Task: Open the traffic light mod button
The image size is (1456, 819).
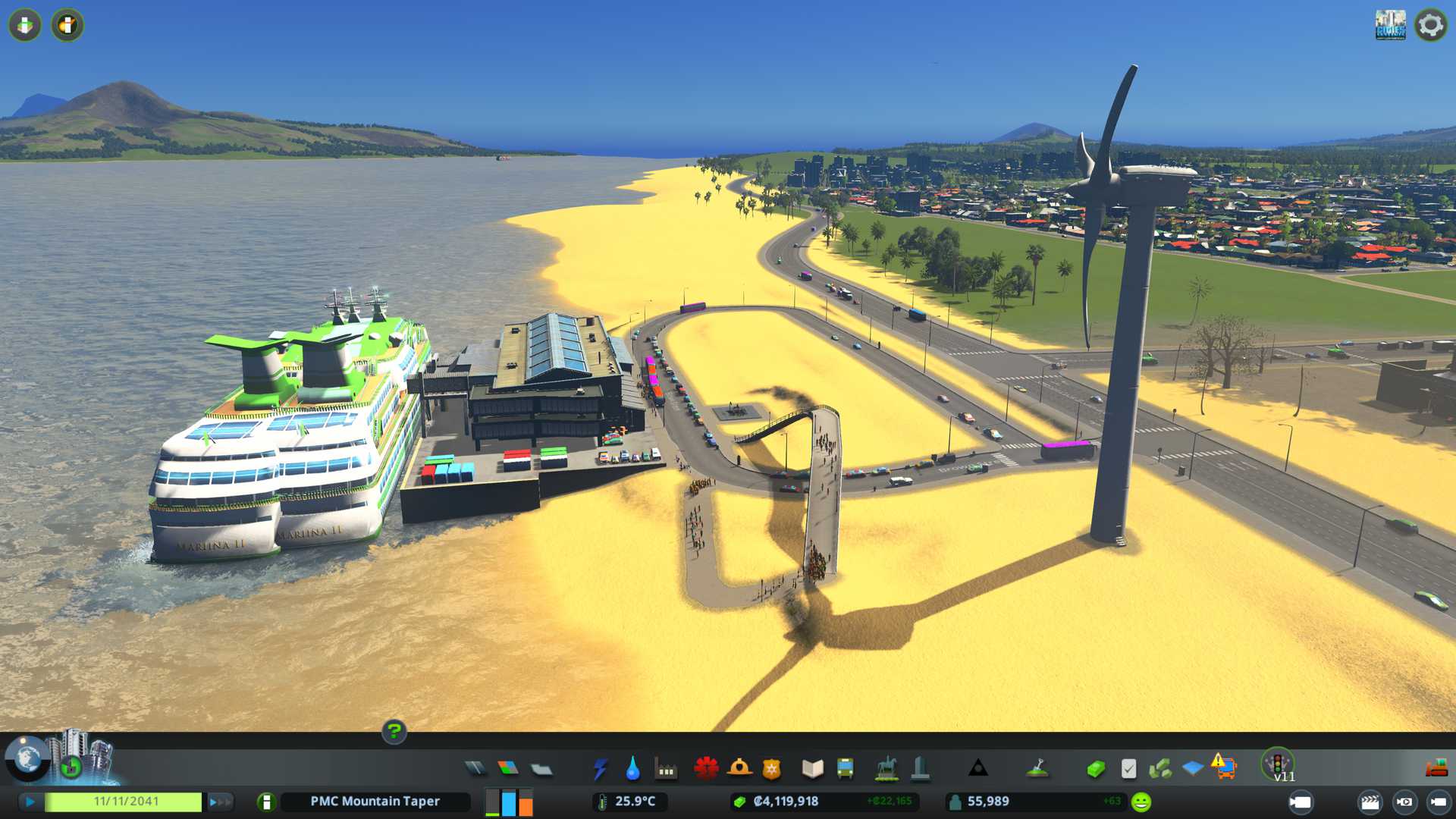Action: coord(1277,763)
